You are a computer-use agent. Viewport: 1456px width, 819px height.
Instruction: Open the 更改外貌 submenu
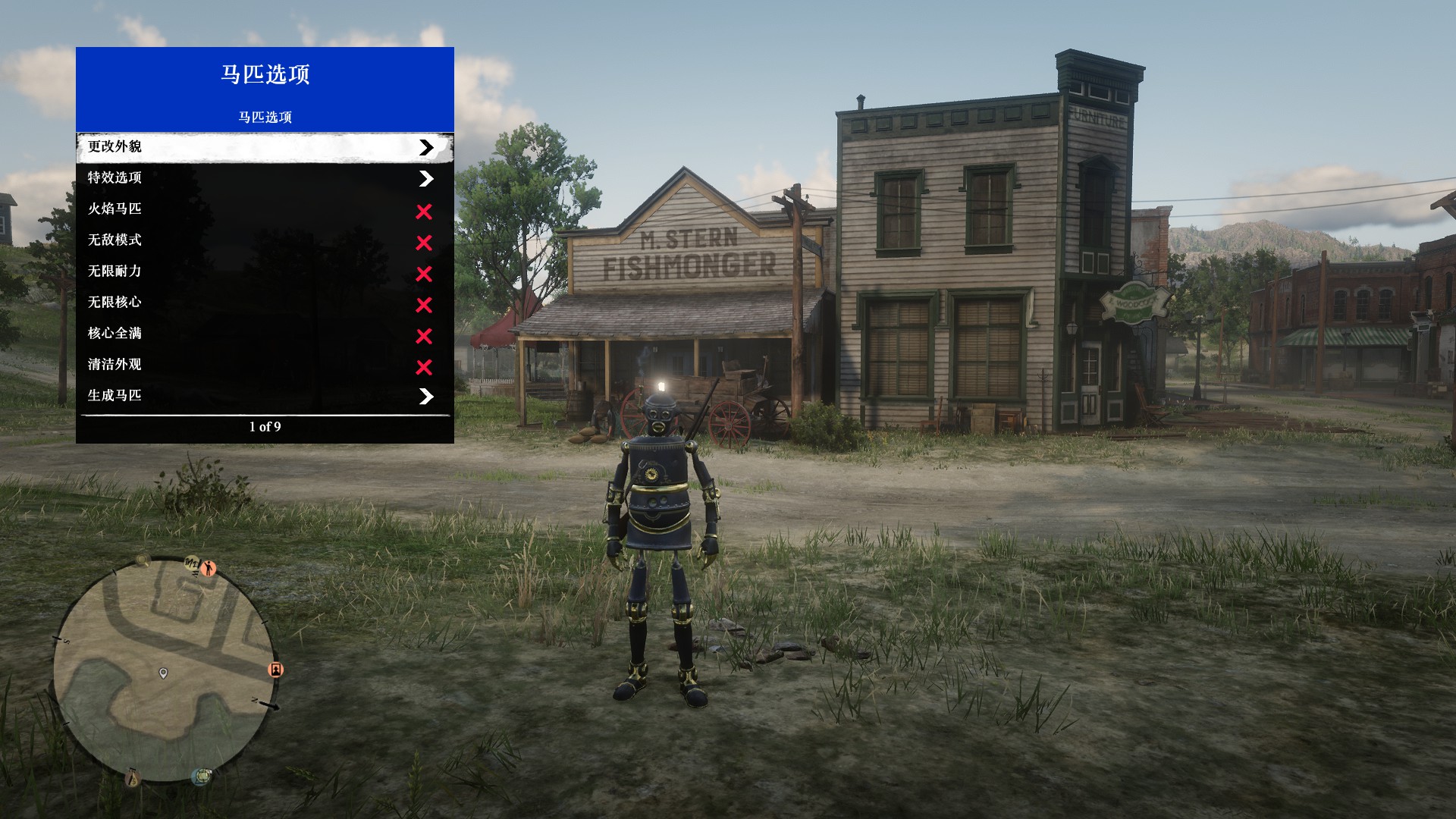click(265, 147)
